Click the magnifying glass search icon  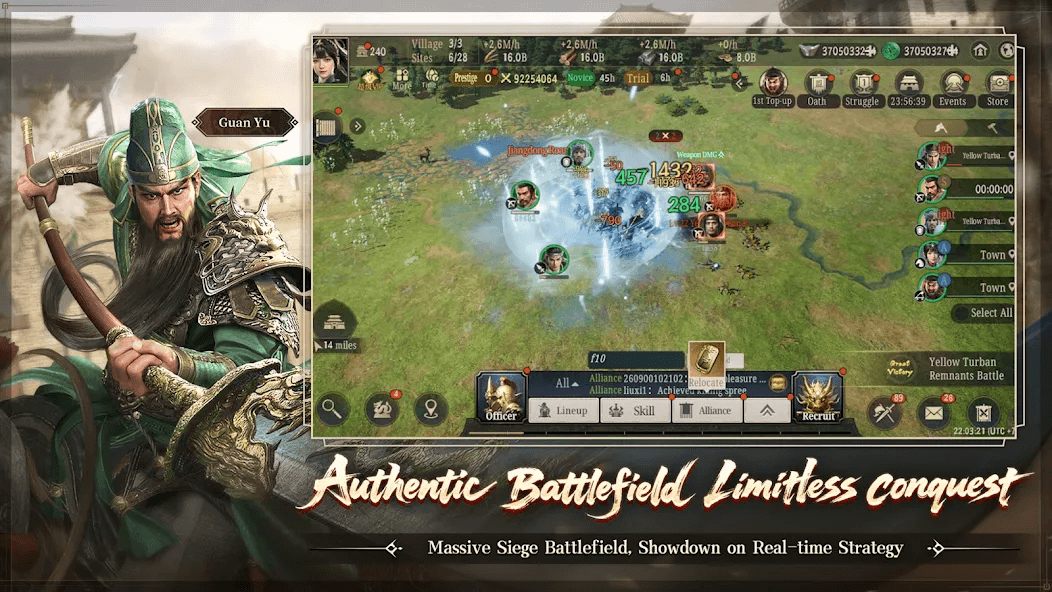click(333, 408)
